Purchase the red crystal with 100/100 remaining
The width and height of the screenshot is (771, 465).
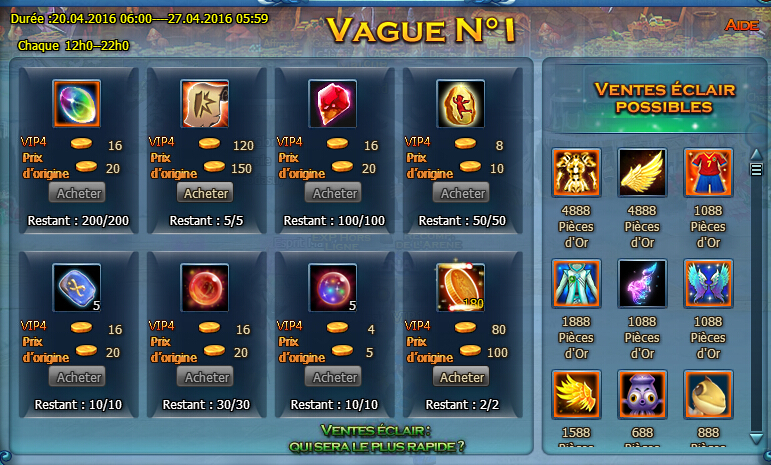pos(335,193)
